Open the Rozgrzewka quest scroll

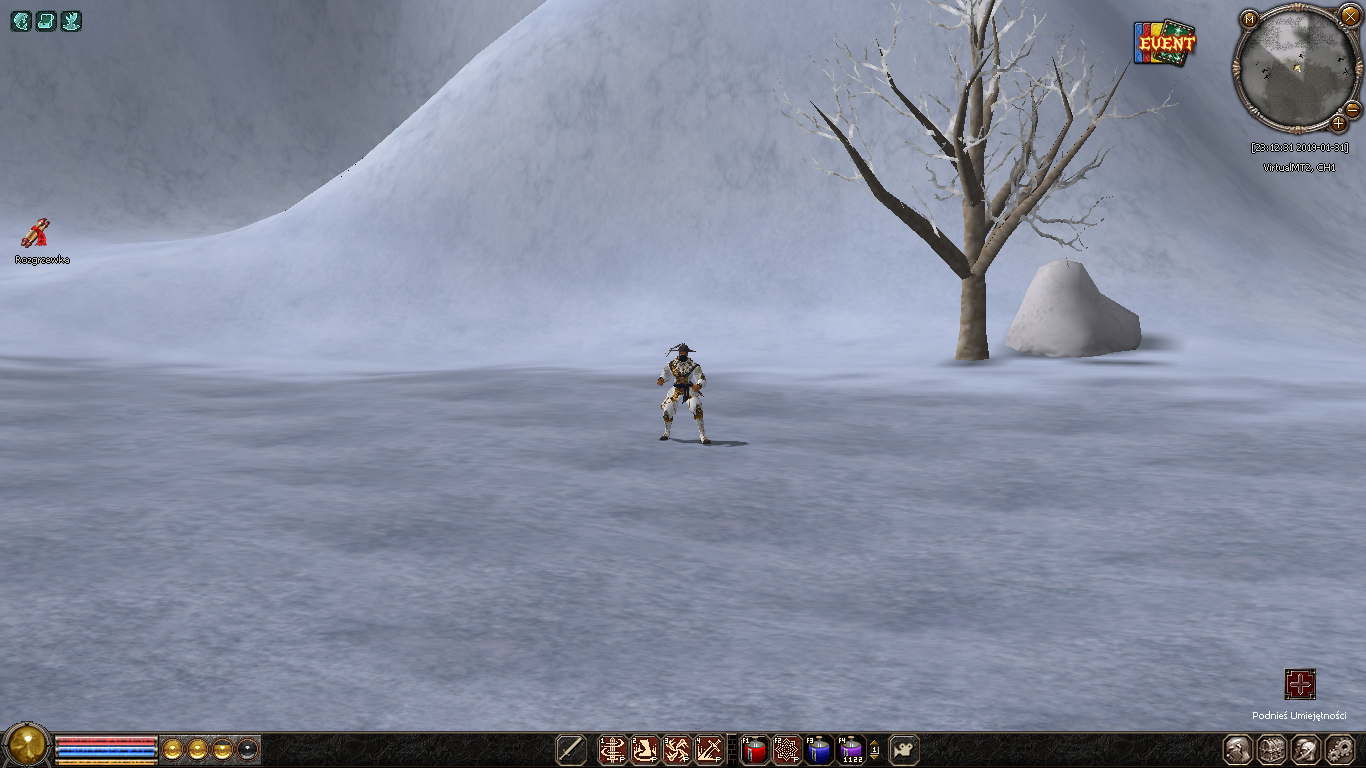[x=36, y=233]
